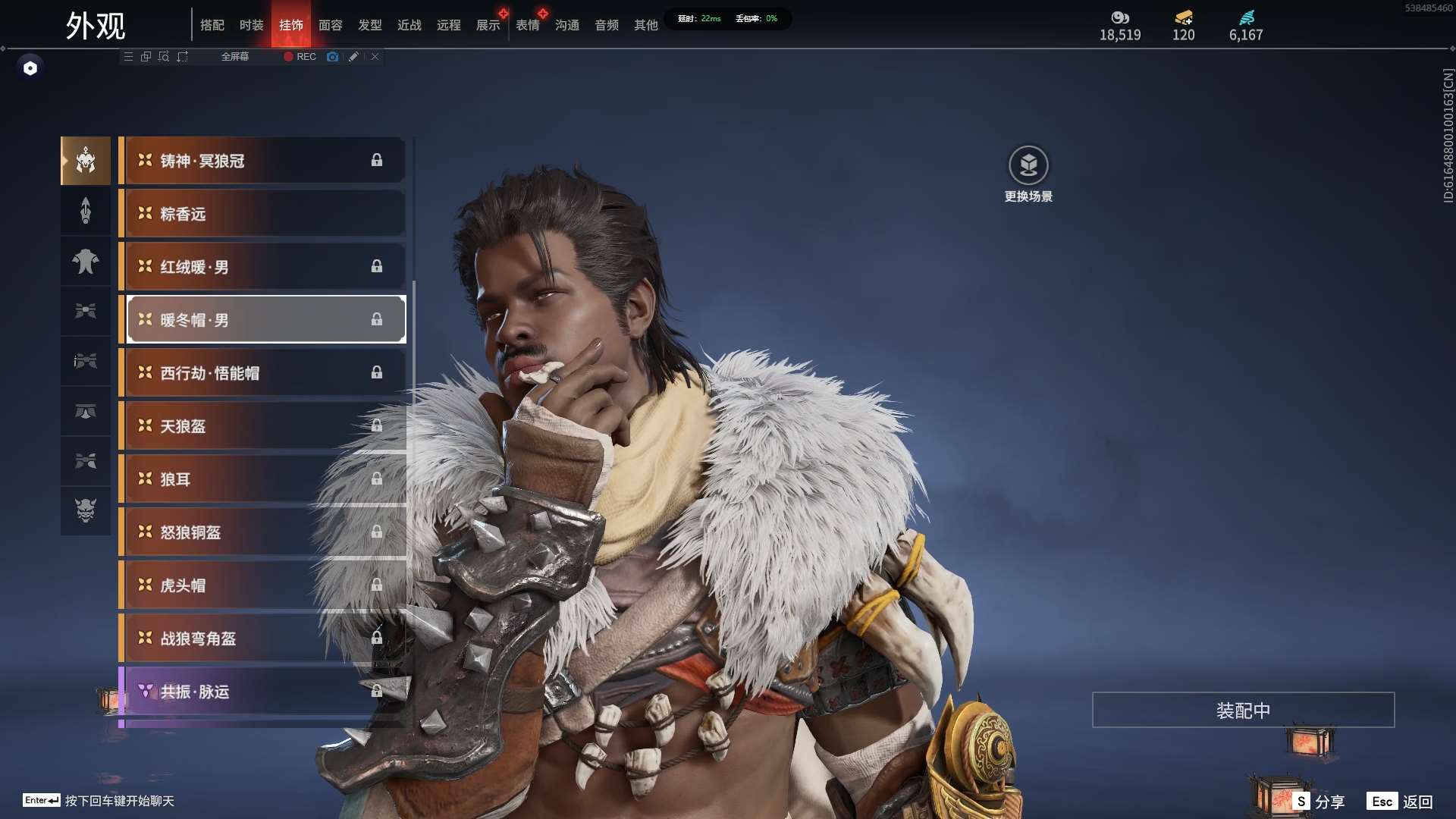1456x819 pixels.
Task: Open the 面容 tab
Action: [x=330, y=25]
